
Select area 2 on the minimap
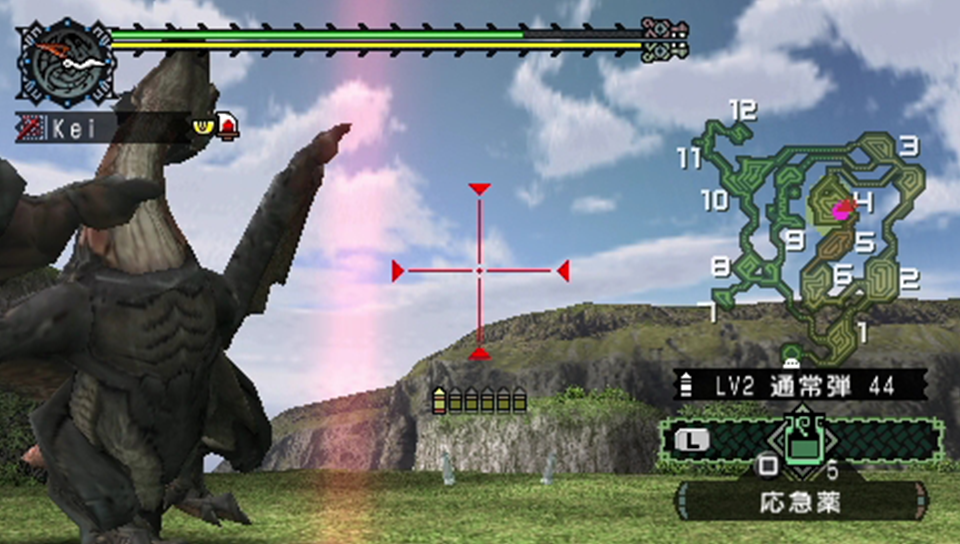point(908,279)
